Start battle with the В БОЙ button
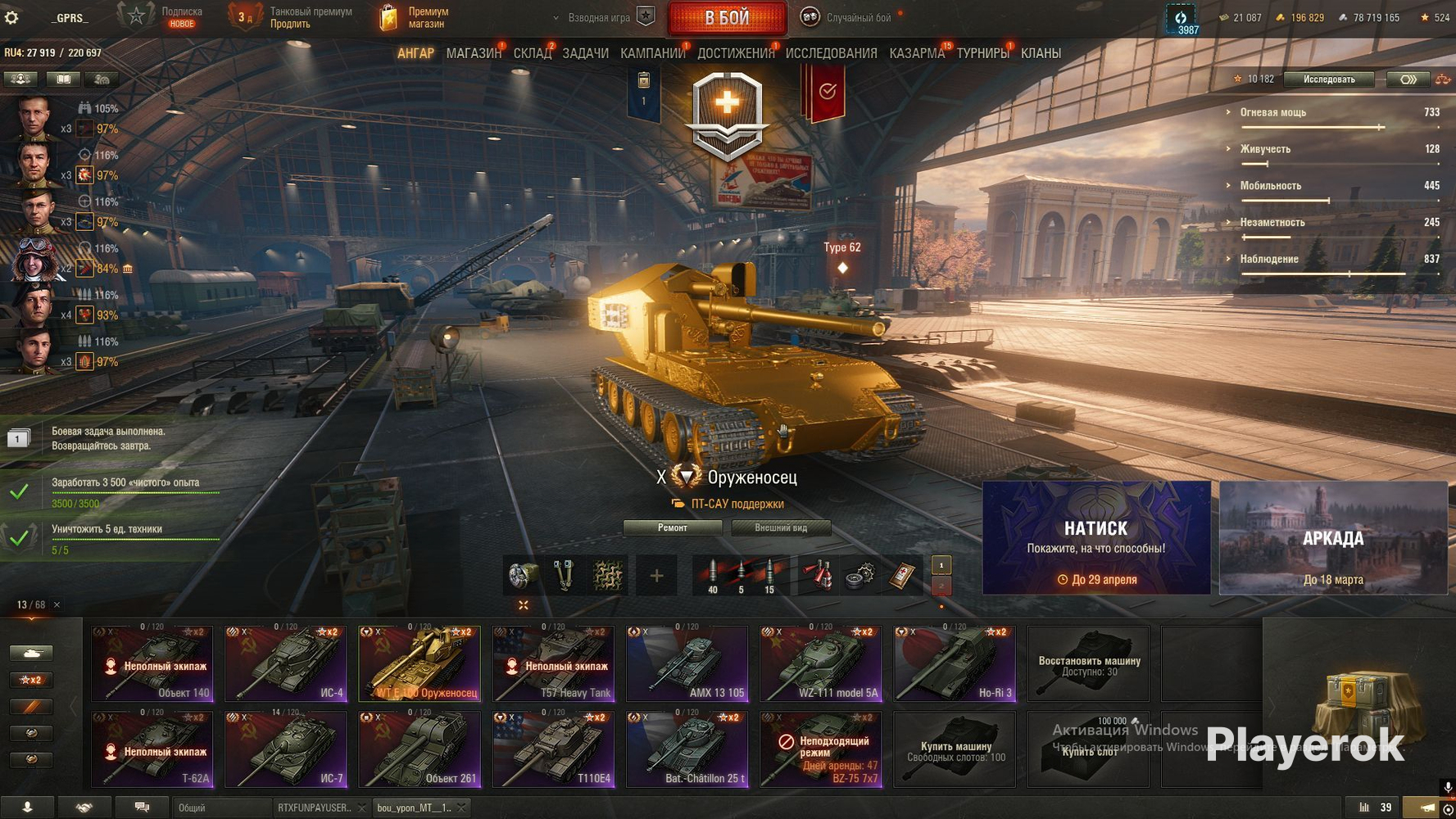This screenshot has height=819, width=1456. pyautogui.click(x=727, y=18)
